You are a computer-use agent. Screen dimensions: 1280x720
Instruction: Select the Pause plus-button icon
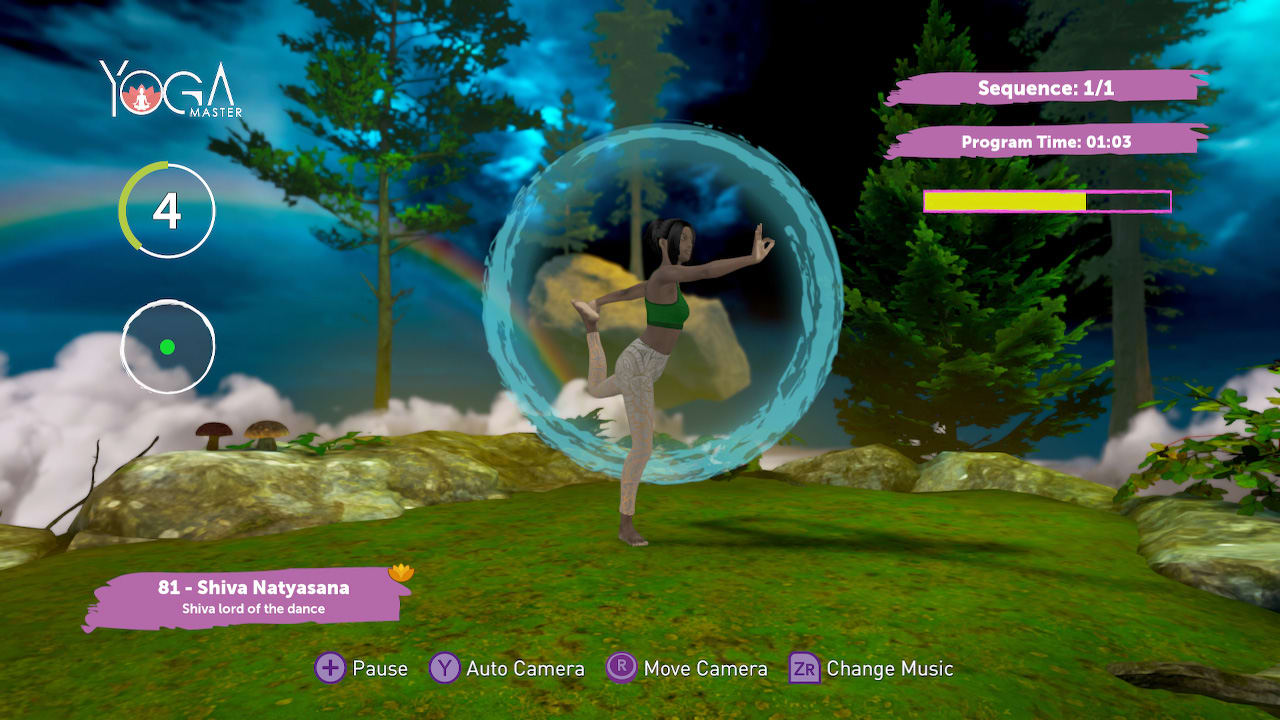329,668
